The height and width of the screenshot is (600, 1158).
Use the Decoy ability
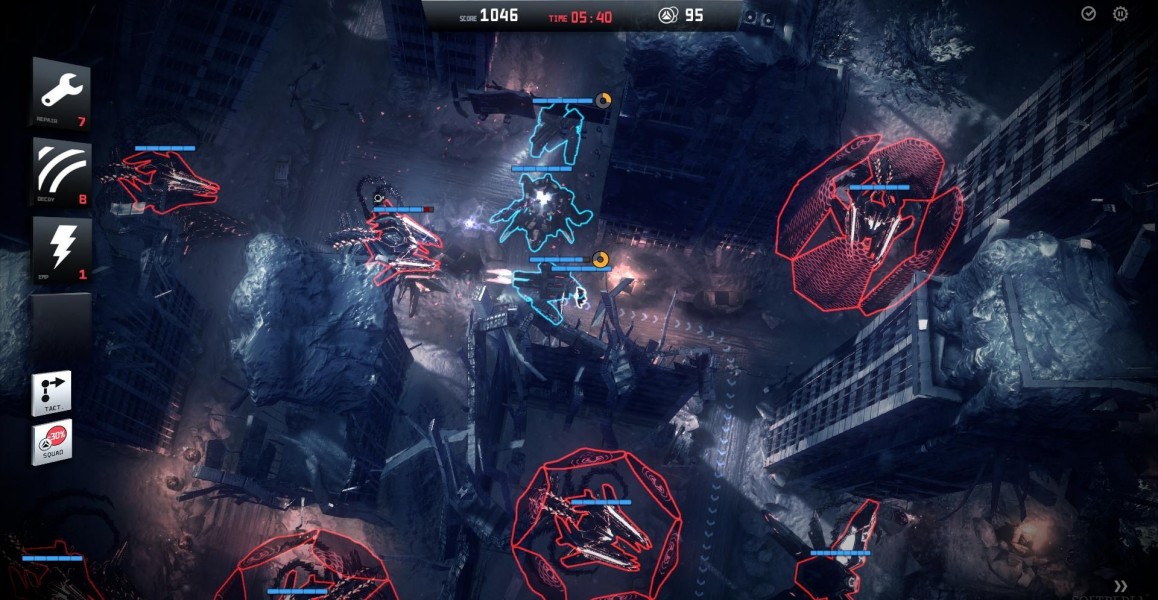click(61, 172)
